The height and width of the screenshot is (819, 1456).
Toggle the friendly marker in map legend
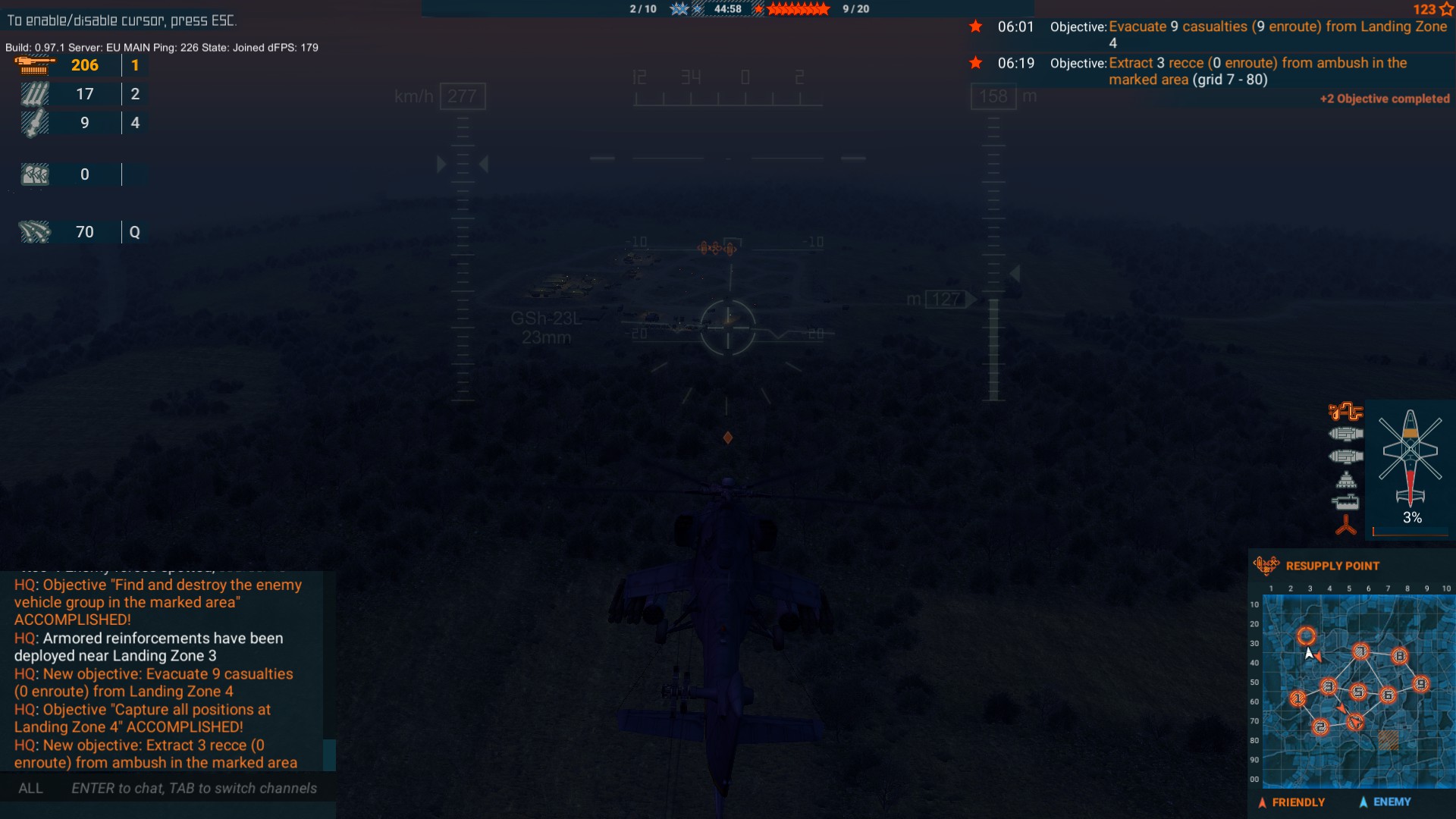coord(1261,802)
